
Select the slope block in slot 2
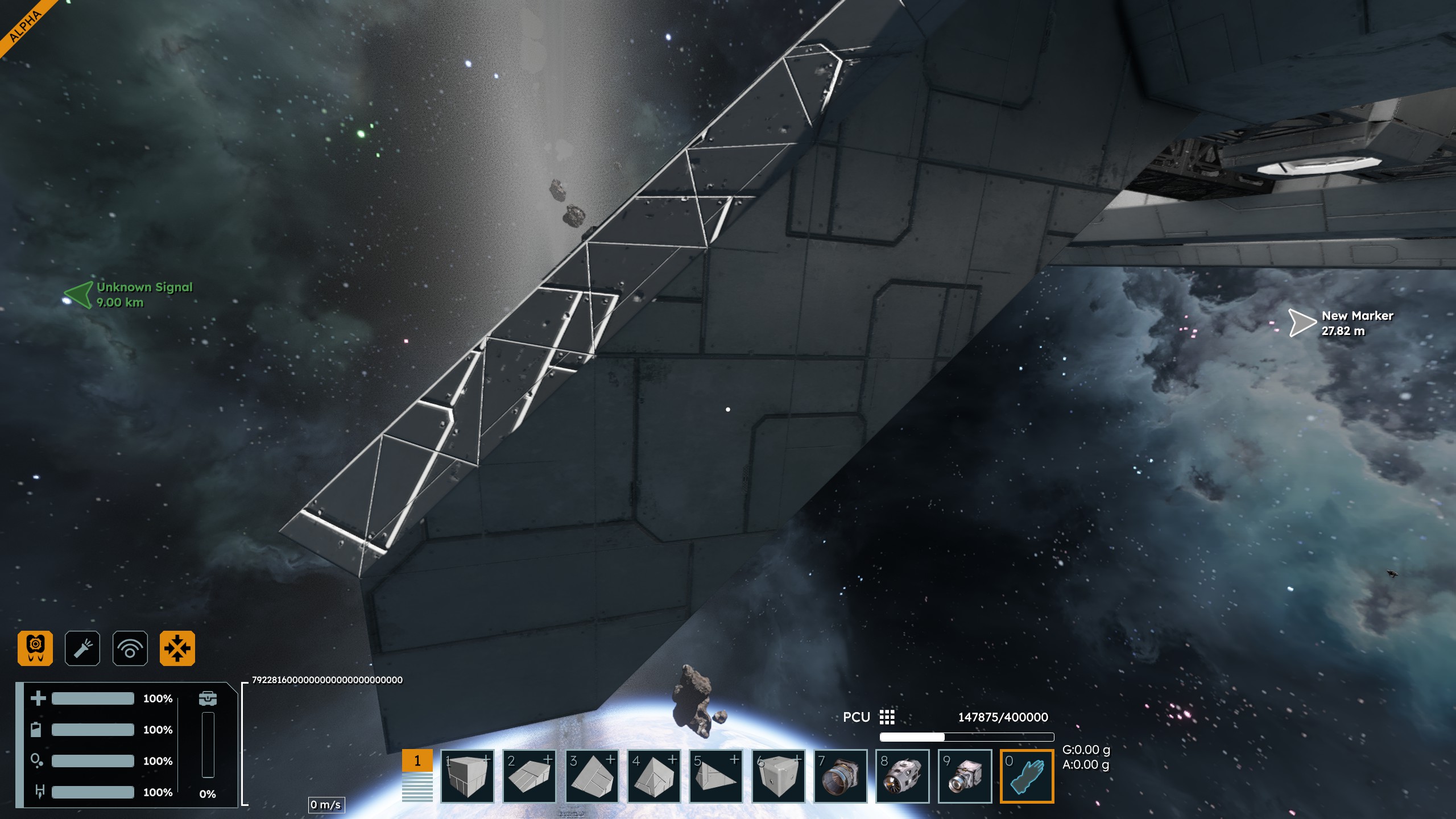(530, 776)
